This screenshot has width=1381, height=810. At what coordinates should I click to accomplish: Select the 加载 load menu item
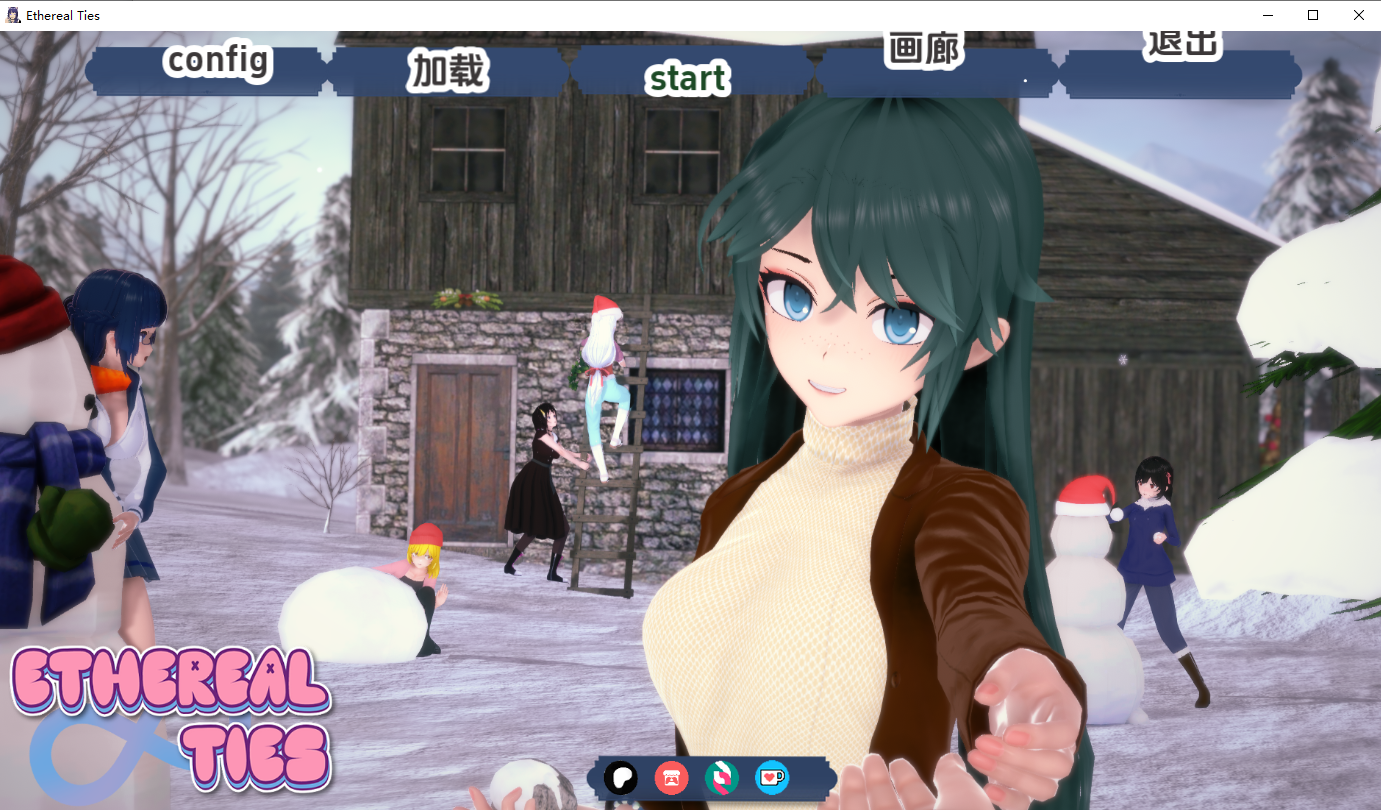coord(447,70)
